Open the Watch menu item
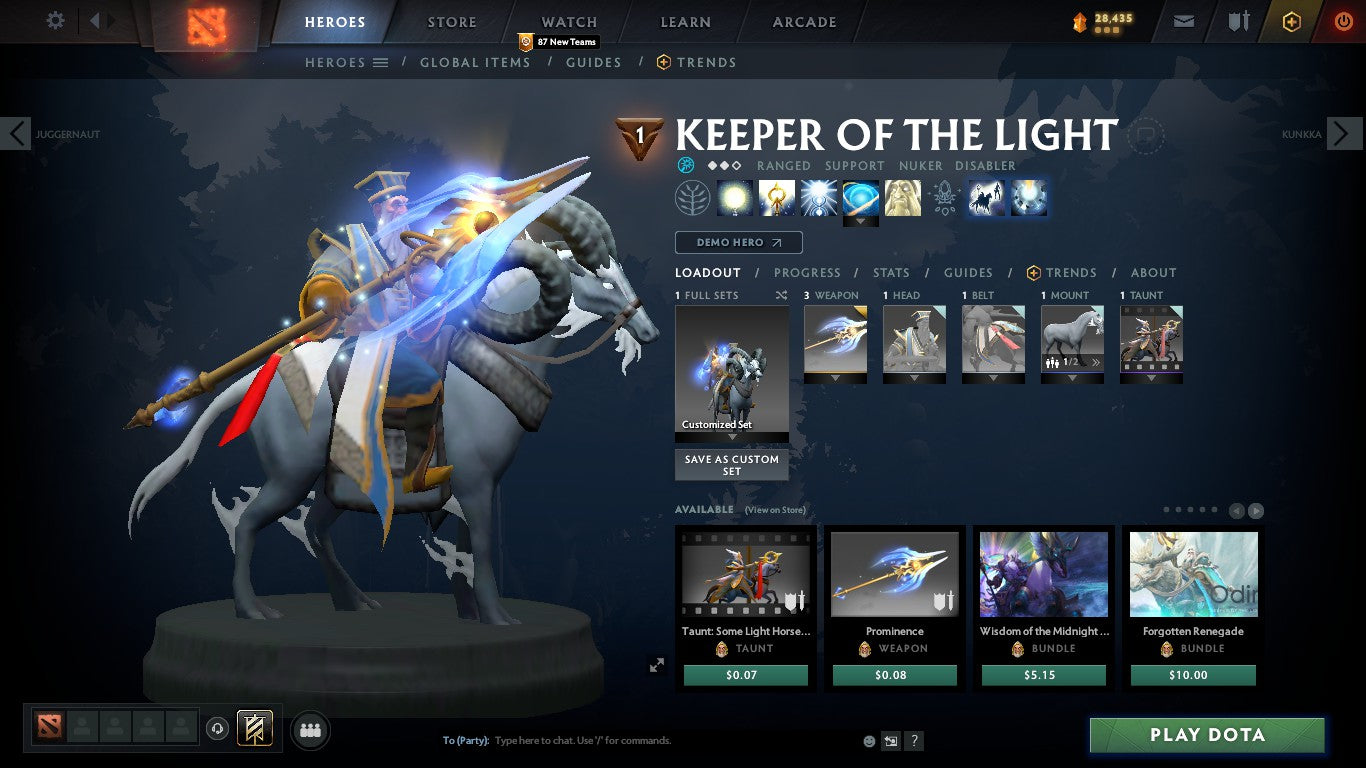The height and width of the screenshot is (768, 1366). tap(568, 21)
